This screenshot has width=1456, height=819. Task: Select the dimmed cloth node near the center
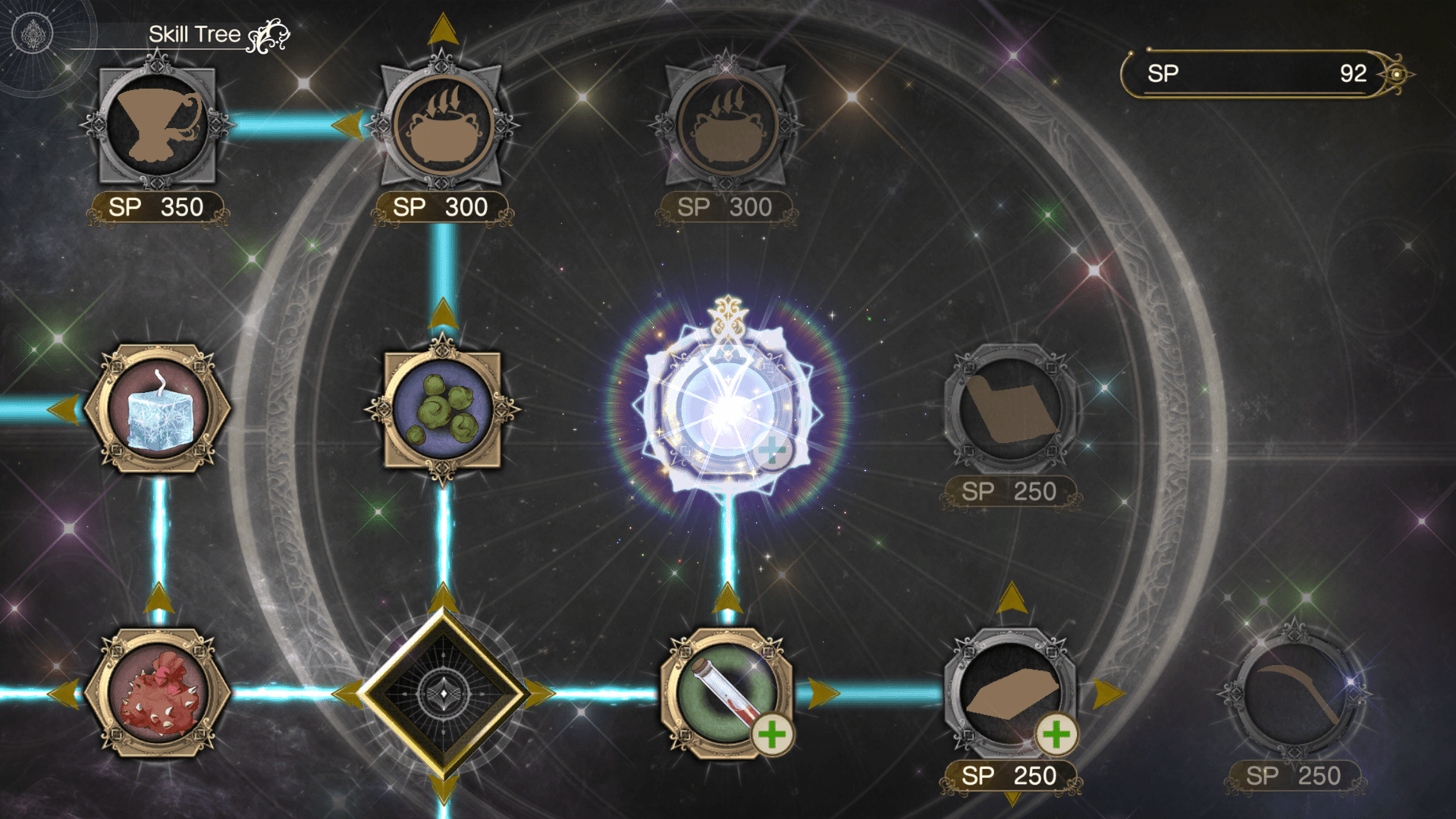(1010, 409)
